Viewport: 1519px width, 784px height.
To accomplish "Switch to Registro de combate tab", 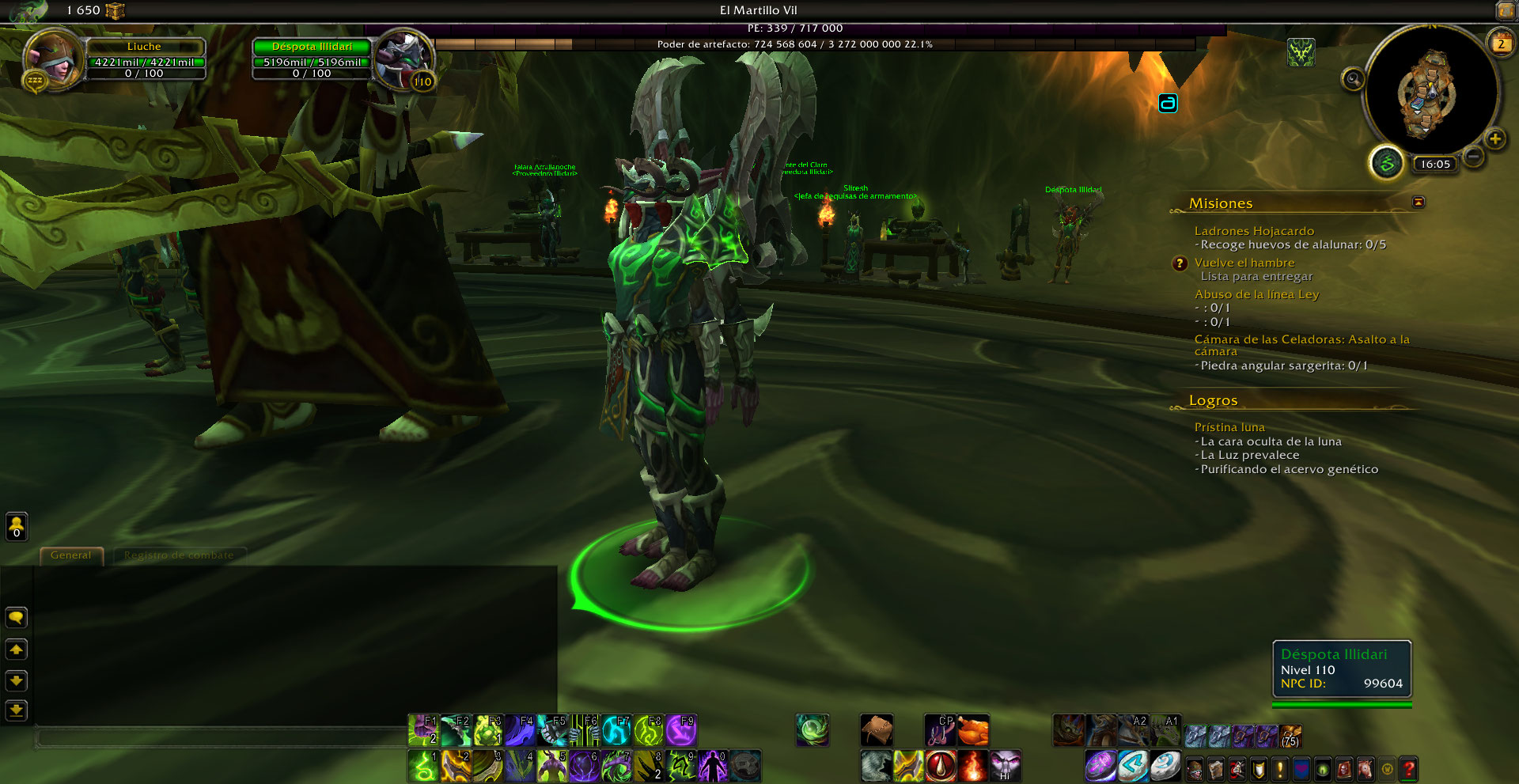I will (179, 555).
